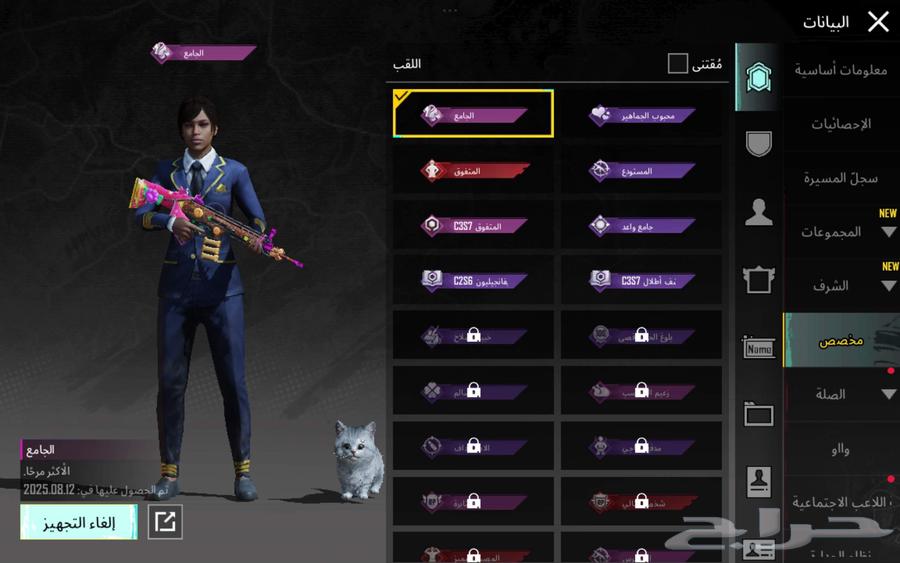The image size is (900, 563).
Task: Toggle the مُقتنى owned filter checkbox
Action: point(678,64)
